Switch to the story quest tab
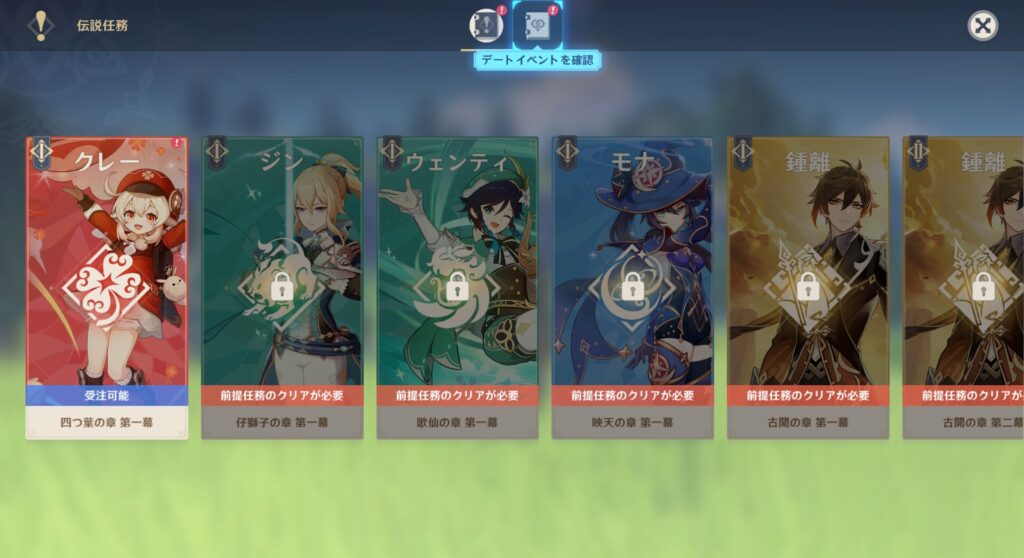1024x558 pixels. click(x=486, y=26)
